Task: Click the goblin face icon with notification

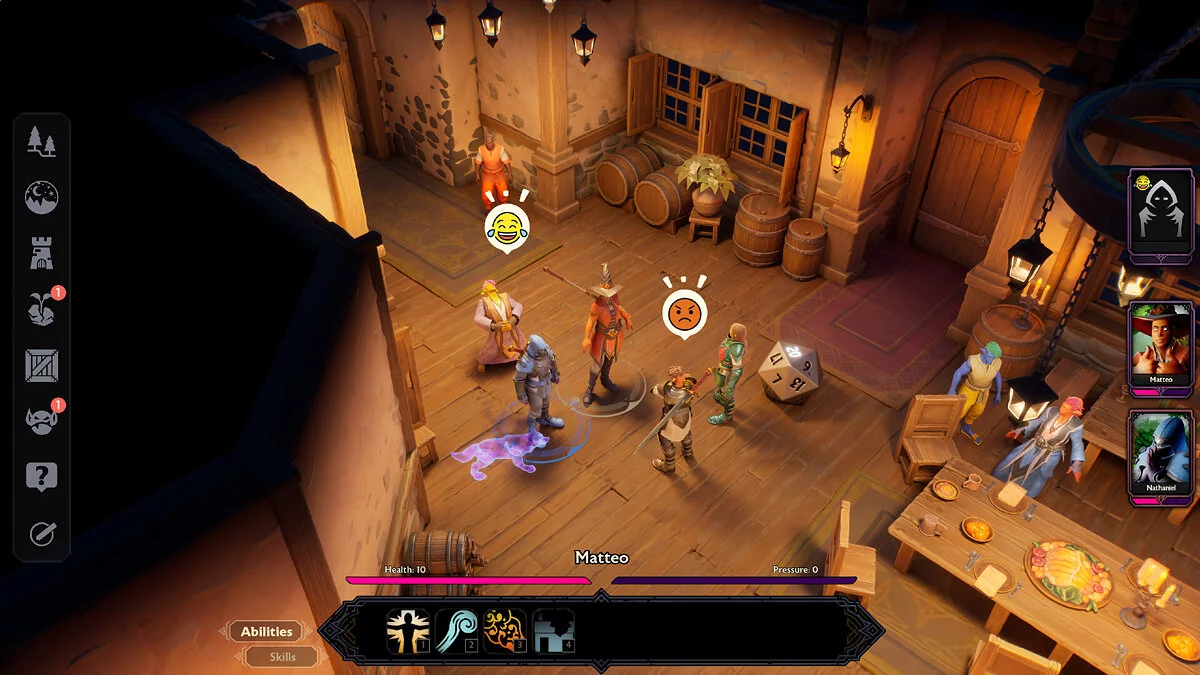Action: click(42, 422)
